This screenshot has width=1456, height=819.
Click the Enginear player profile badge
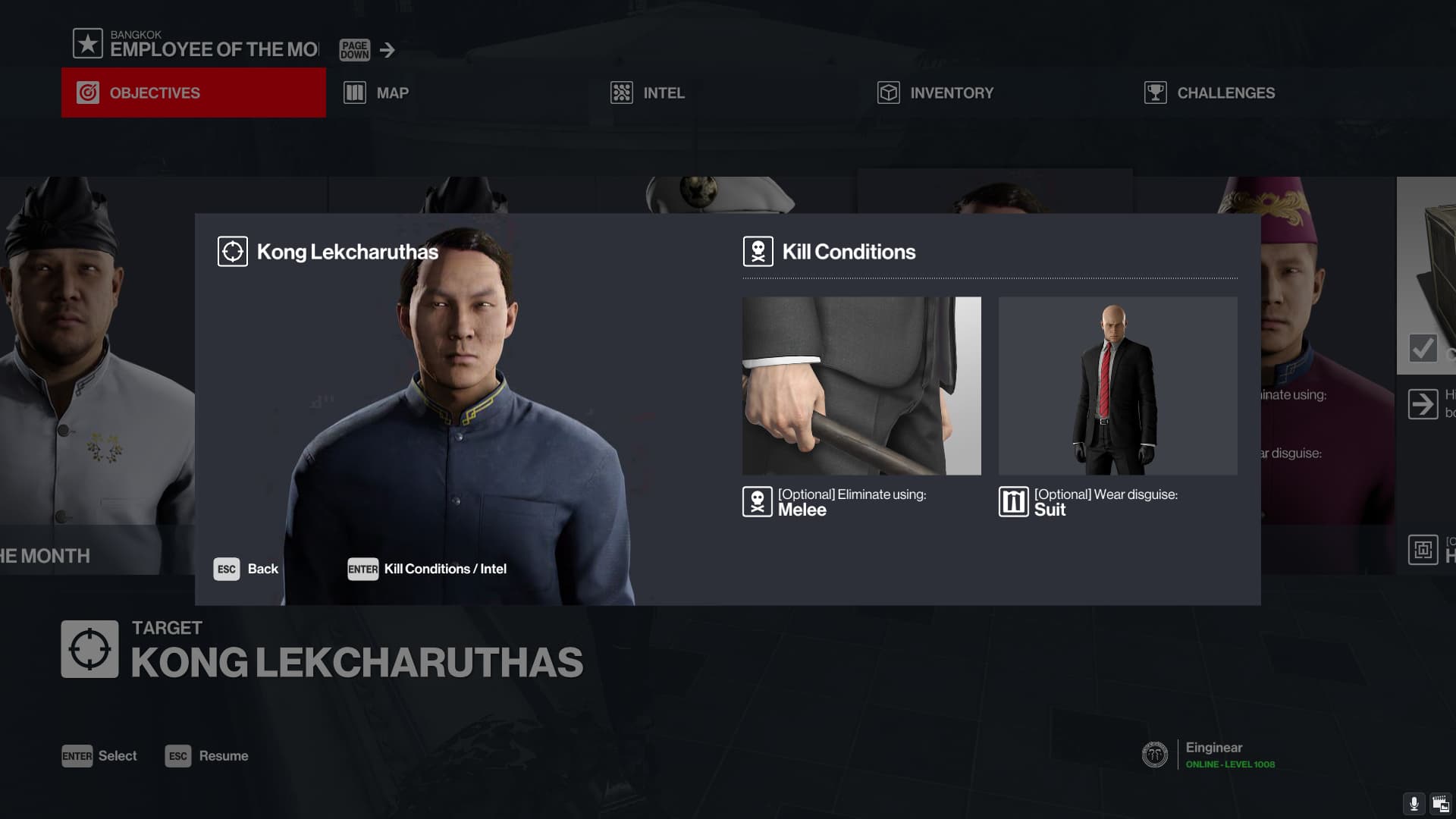(1155, 755)
